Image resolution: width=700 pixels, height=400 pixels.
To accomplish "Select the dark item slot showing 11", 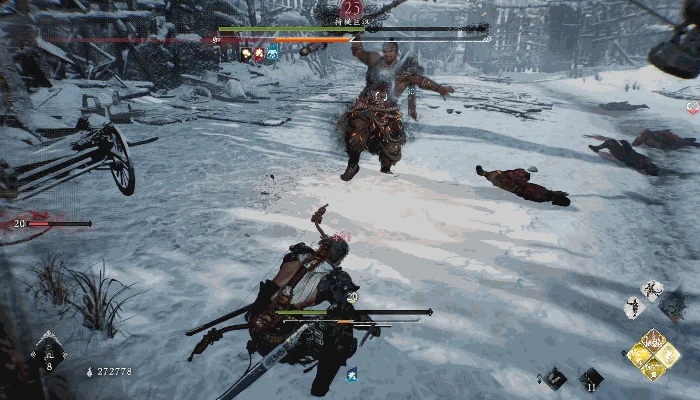I will click(592, 378).
